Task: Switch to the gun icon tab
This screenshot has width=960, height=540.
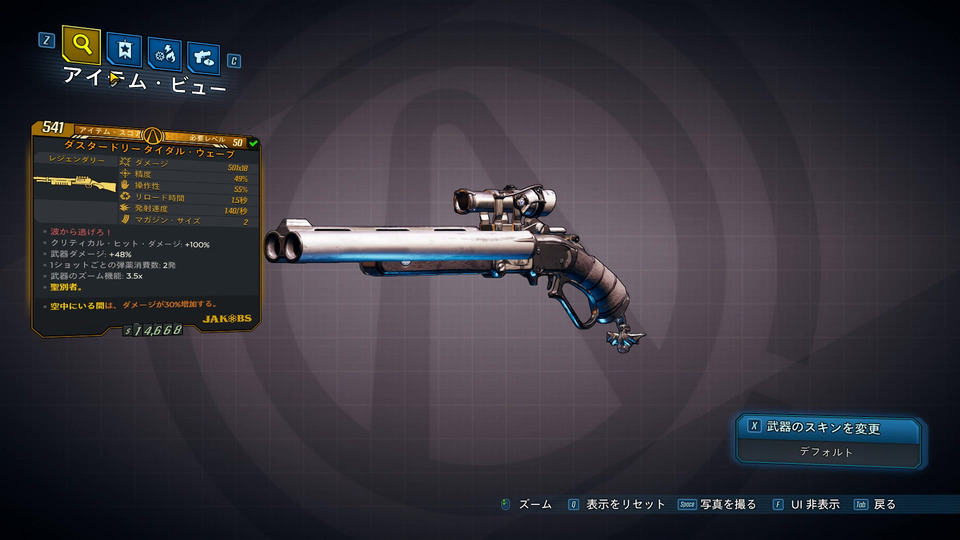Action: (x=203, y=57)
